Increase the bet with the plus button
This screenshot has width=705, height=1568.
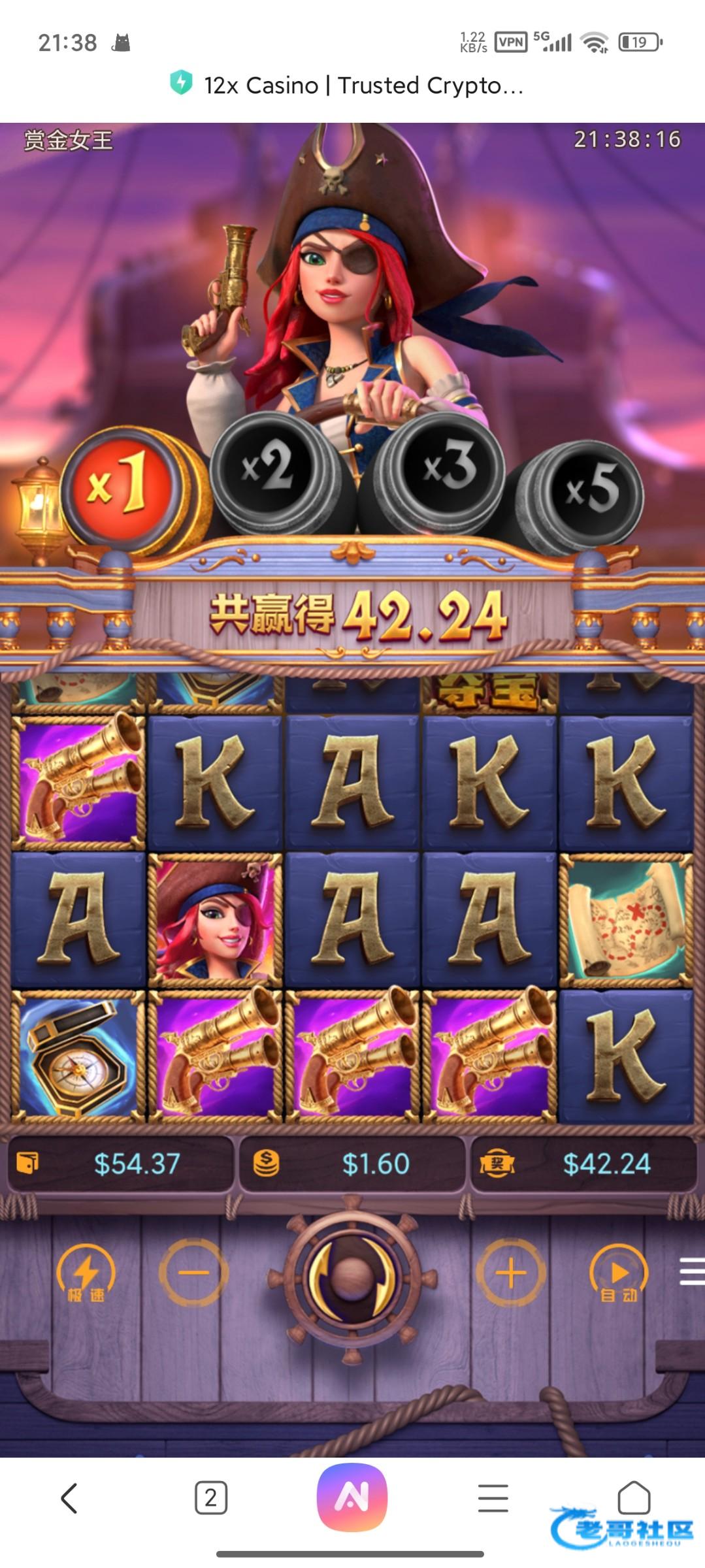click(511, 1272)
